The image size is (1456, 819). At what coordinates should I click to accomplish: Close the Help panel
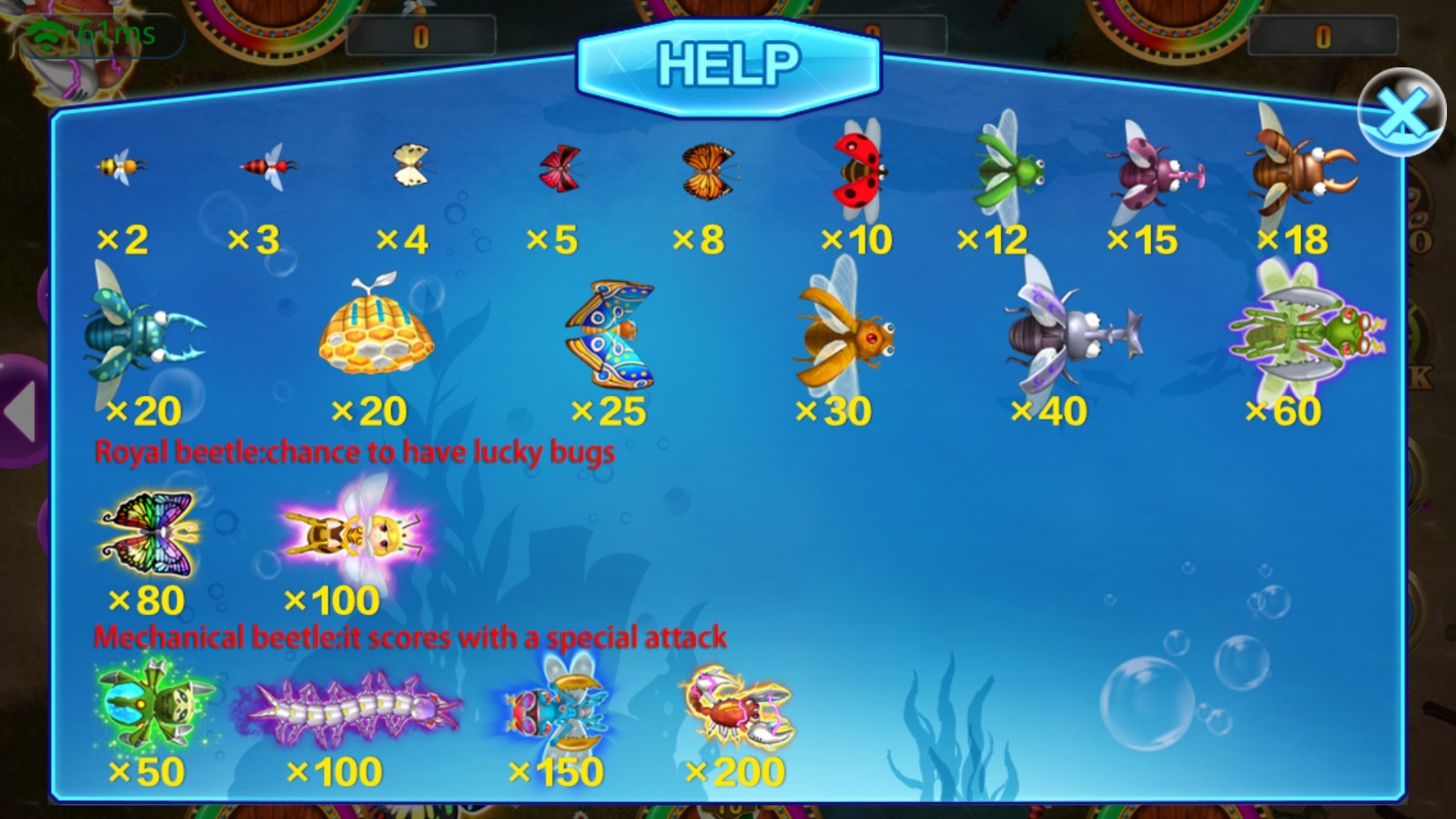coord(1401,113)
